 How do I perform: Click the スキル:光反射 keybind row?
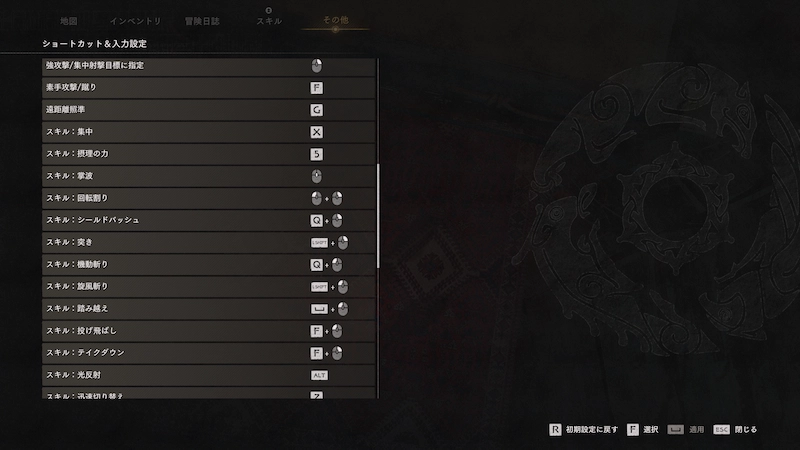[209, 375]
